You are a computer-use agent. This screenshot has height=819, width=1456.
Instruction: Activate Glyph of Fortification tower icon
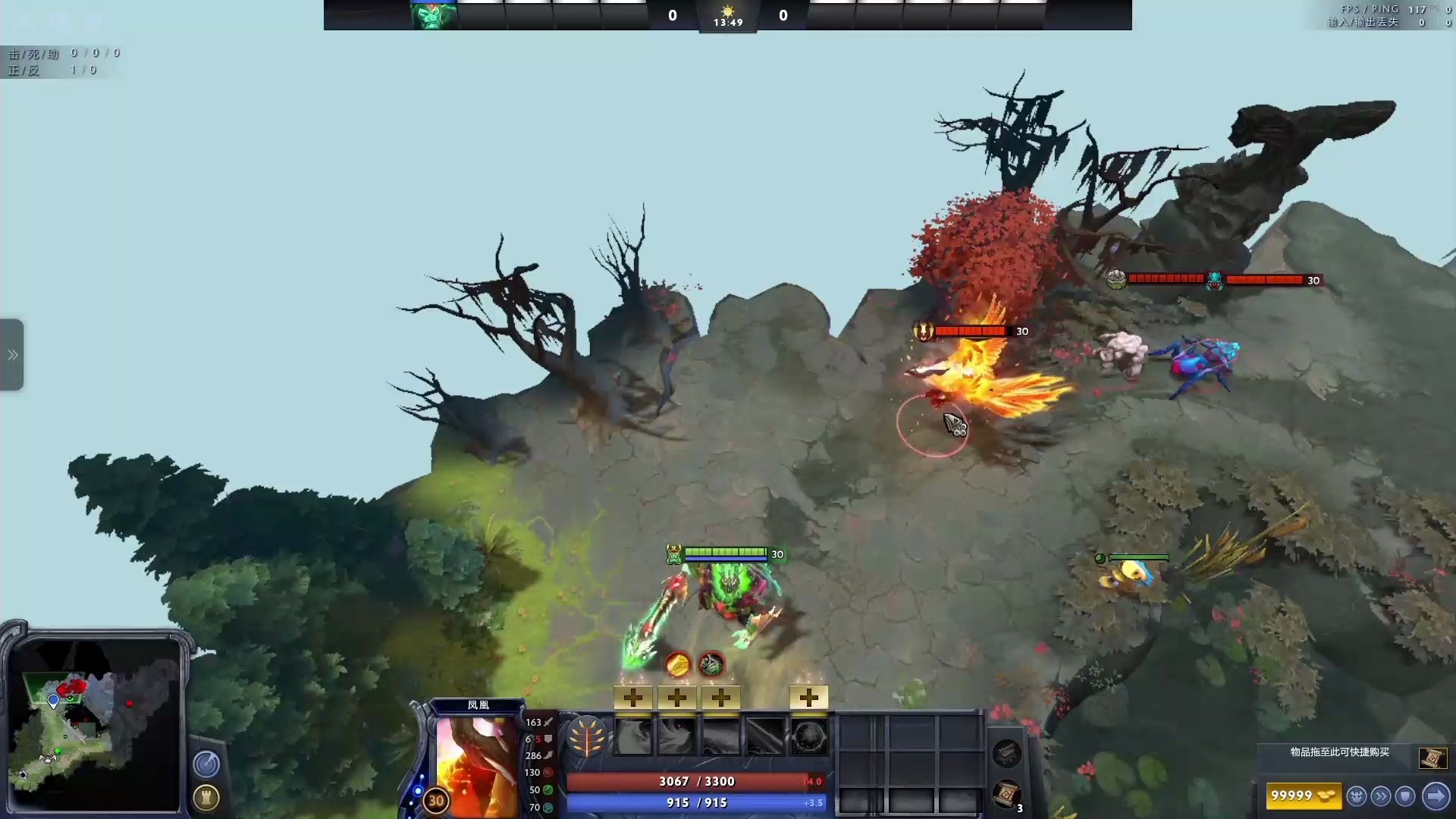click(206, 798)
